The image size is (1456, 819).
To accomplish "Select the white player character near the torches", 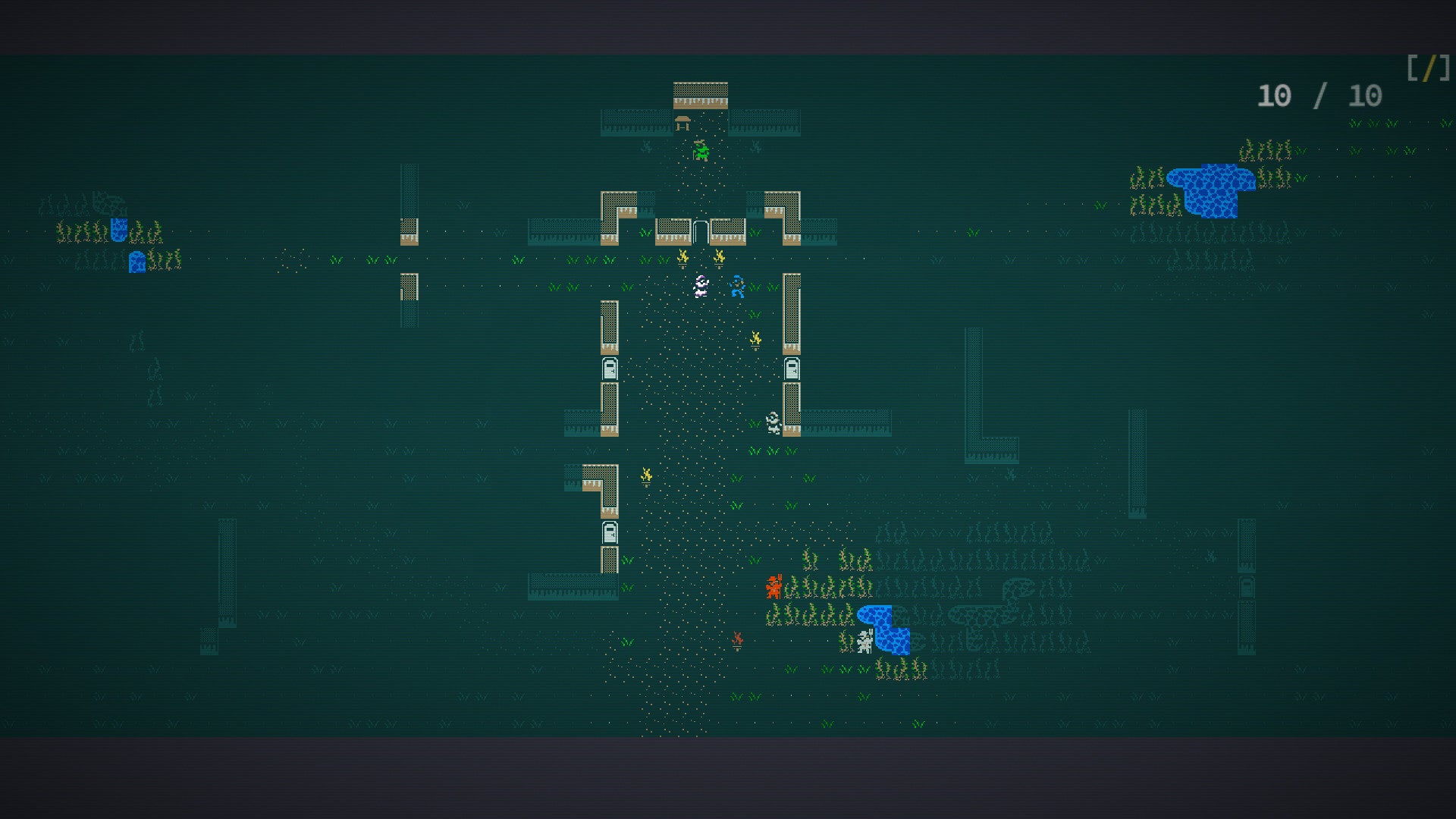I will pos(701,287).
